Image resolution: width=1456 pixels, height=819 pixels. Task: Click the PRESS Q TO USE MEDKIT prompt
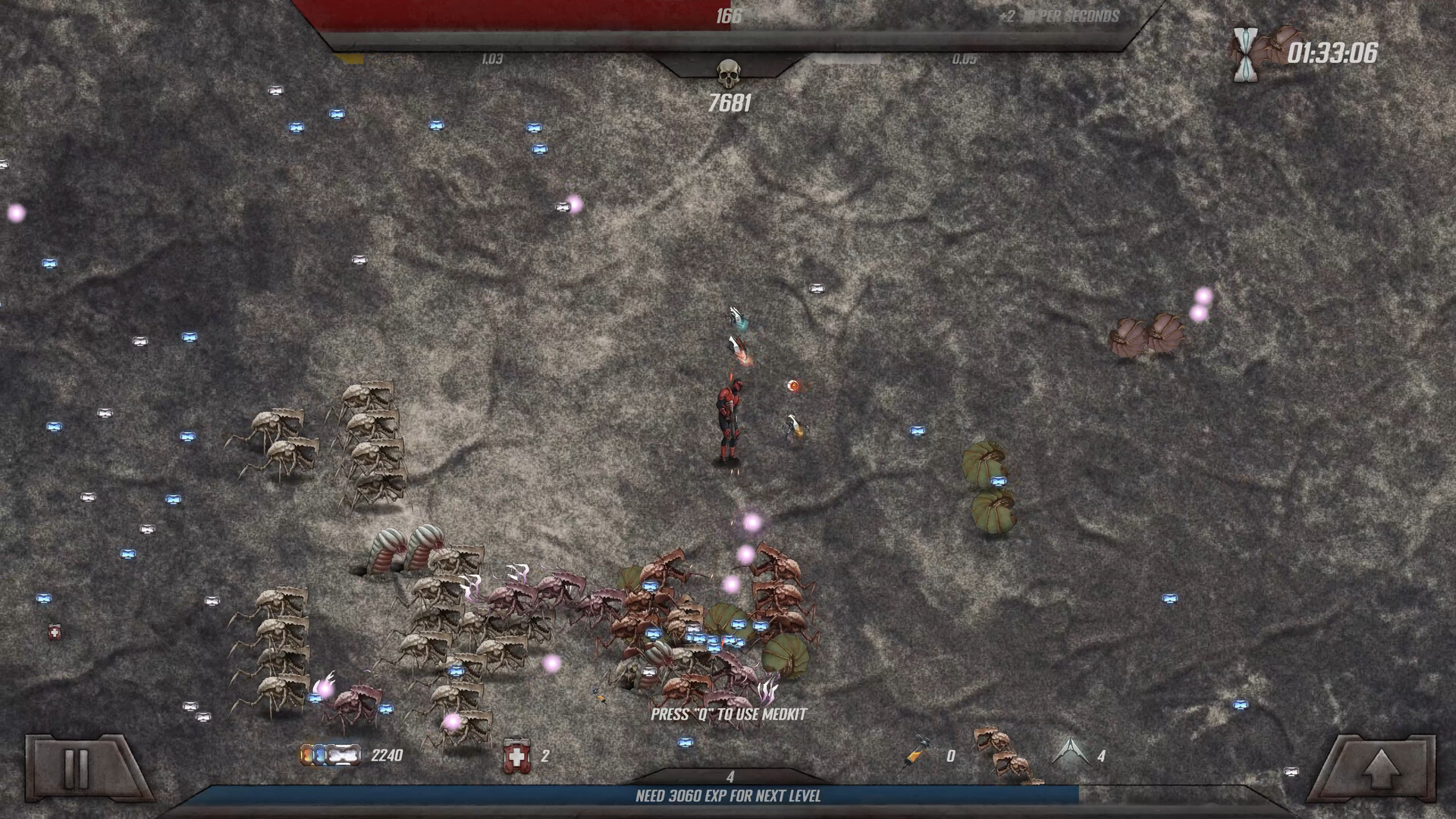pyautogui.click(x=730, y=713)
